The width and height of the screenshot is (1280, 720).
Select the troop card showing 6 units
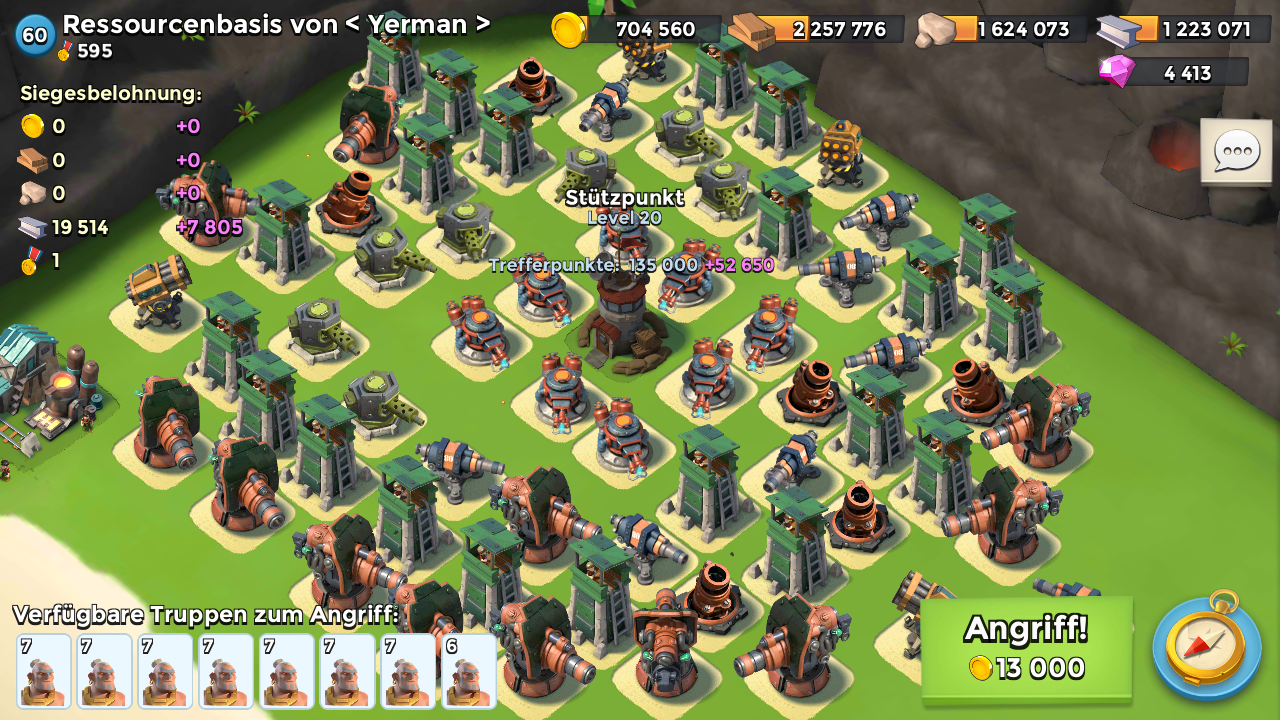(x=468, y=670)
